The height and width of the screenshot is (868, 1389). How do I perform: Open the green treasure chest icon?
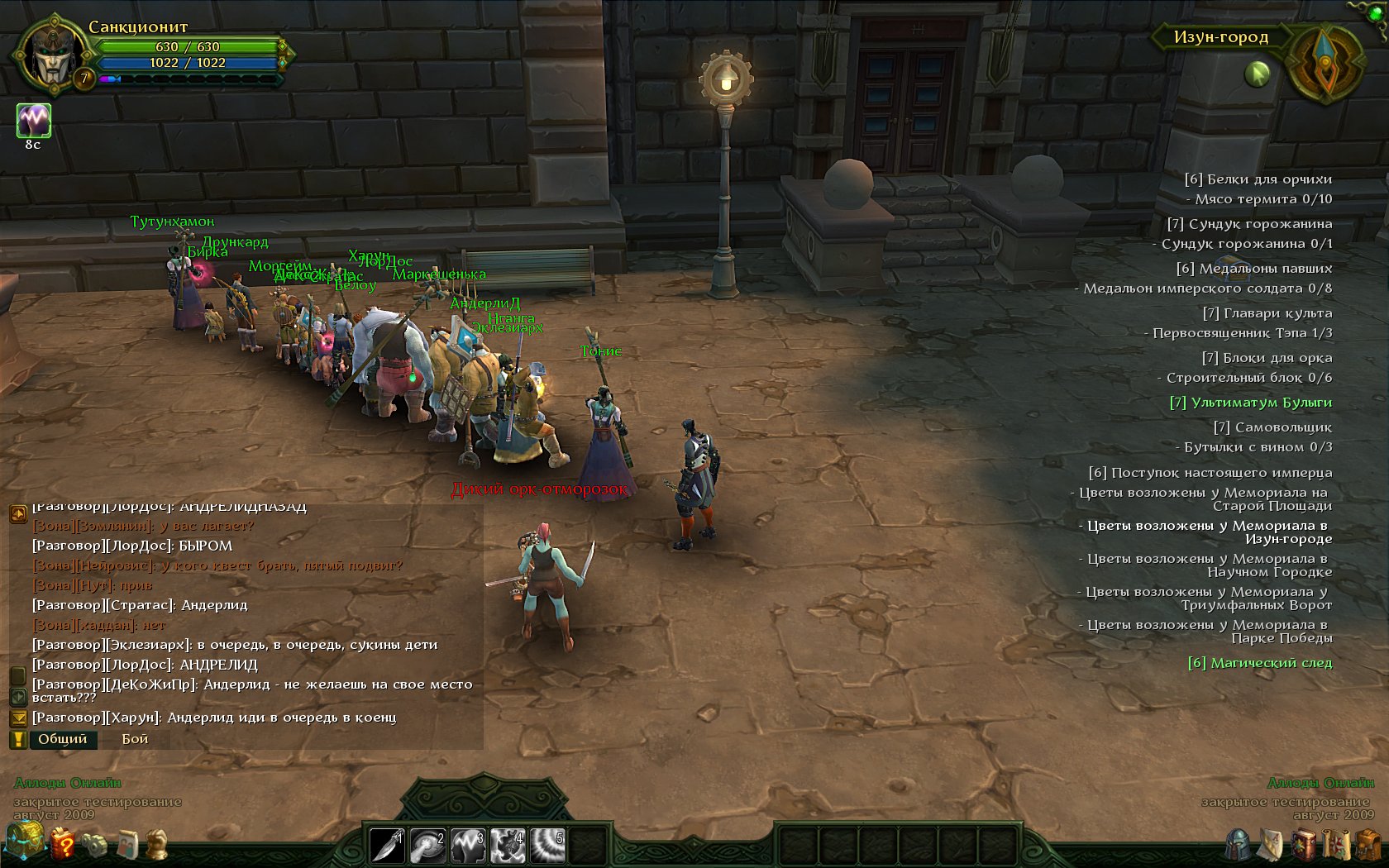(x=24, y=842)
